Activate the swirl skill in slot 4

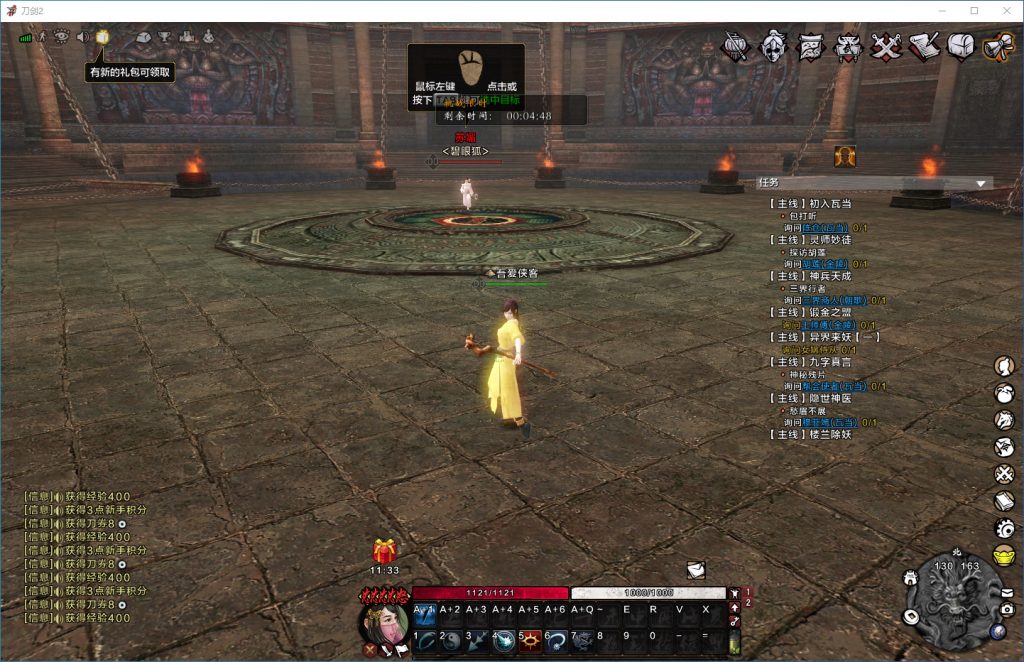(503, 640)
